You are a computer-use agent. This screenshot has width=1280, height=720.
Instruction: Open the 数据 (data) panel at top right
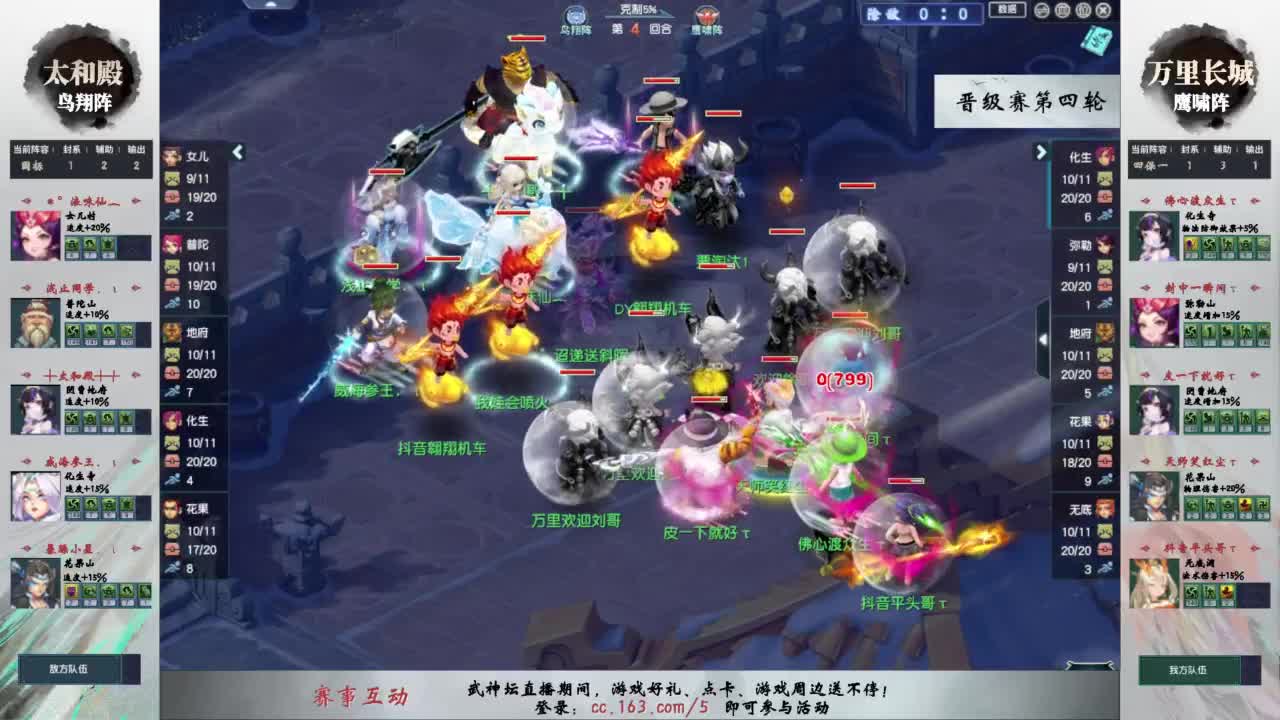(1008, 12)
